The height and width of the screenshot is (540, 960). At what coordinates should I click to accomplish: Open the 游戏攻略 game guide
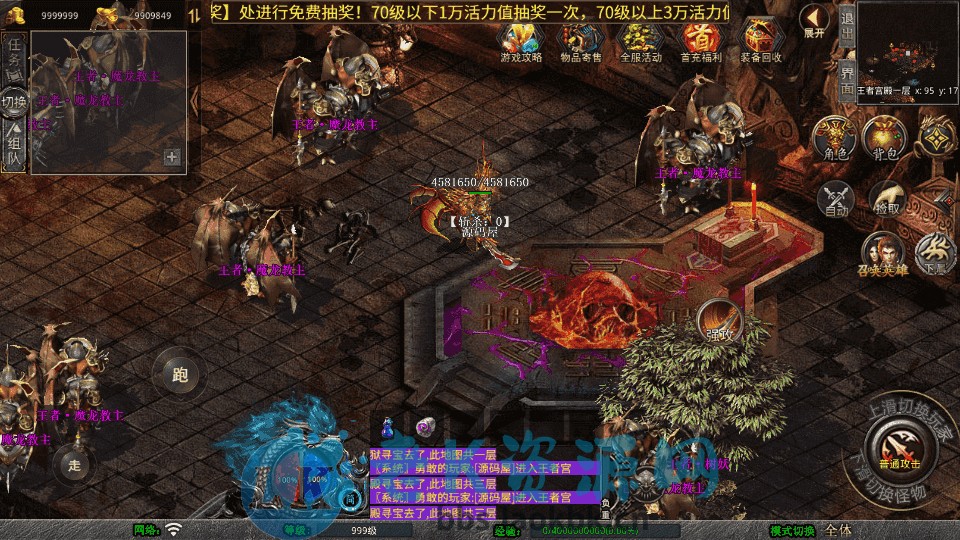(x=520, y=42)
